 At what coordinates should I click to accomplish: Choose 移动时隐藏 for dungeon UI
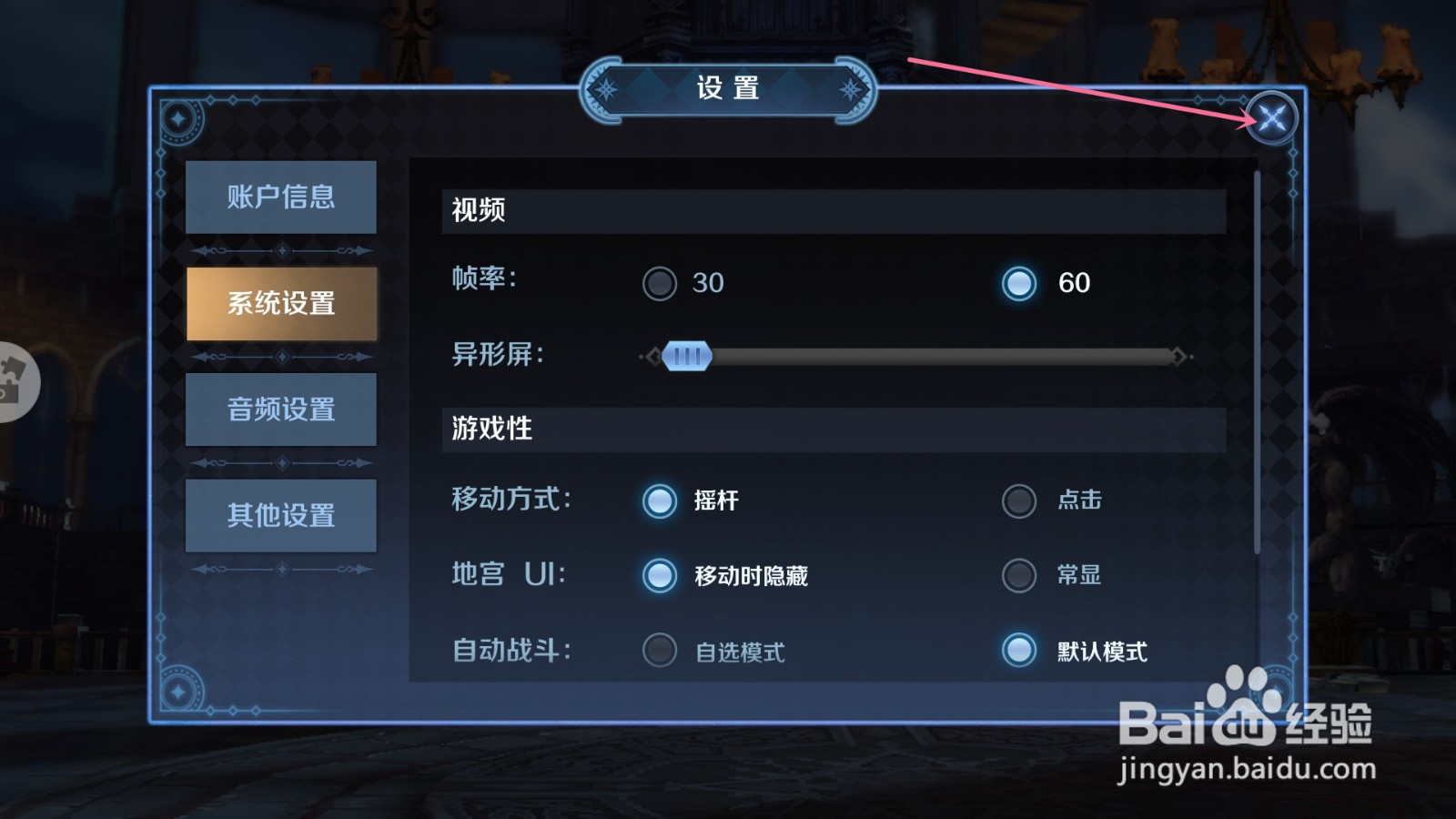click(x=659, y=575)
